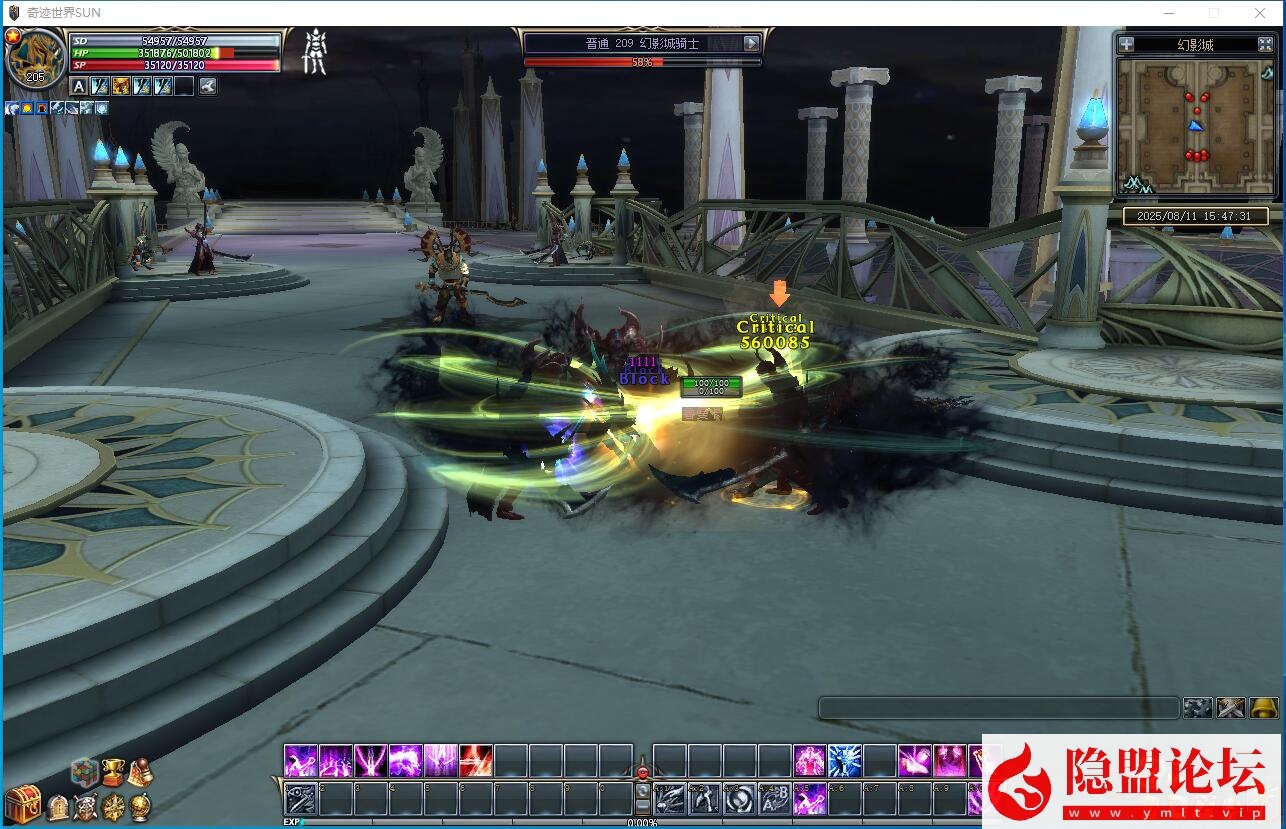Select hotbar slot 1 sword icon
The height and width of the screenshot is (829, 1286).
(x=300, y=799)
